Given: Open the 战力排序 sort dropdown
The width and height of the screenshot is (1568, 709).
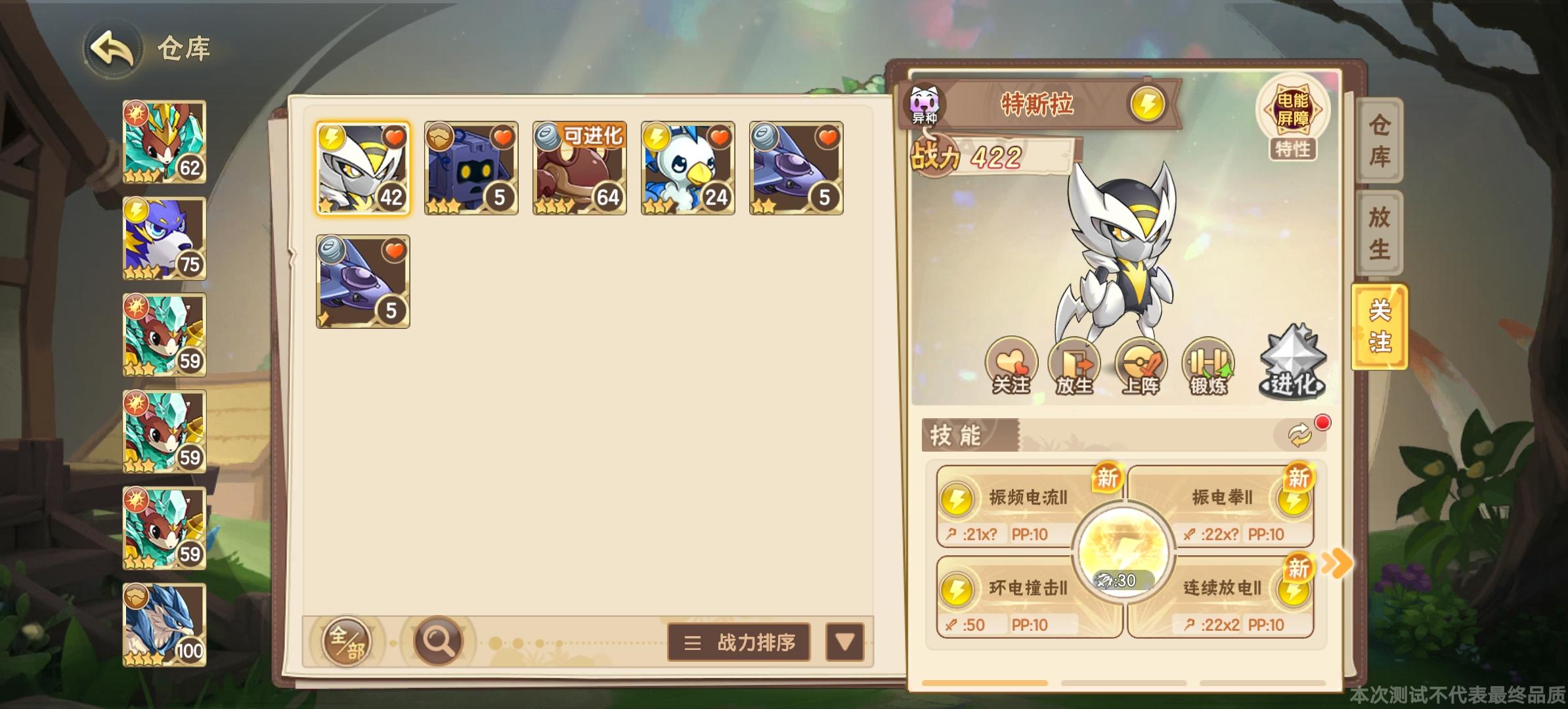Looking at the screenshot, I should 738,643.
